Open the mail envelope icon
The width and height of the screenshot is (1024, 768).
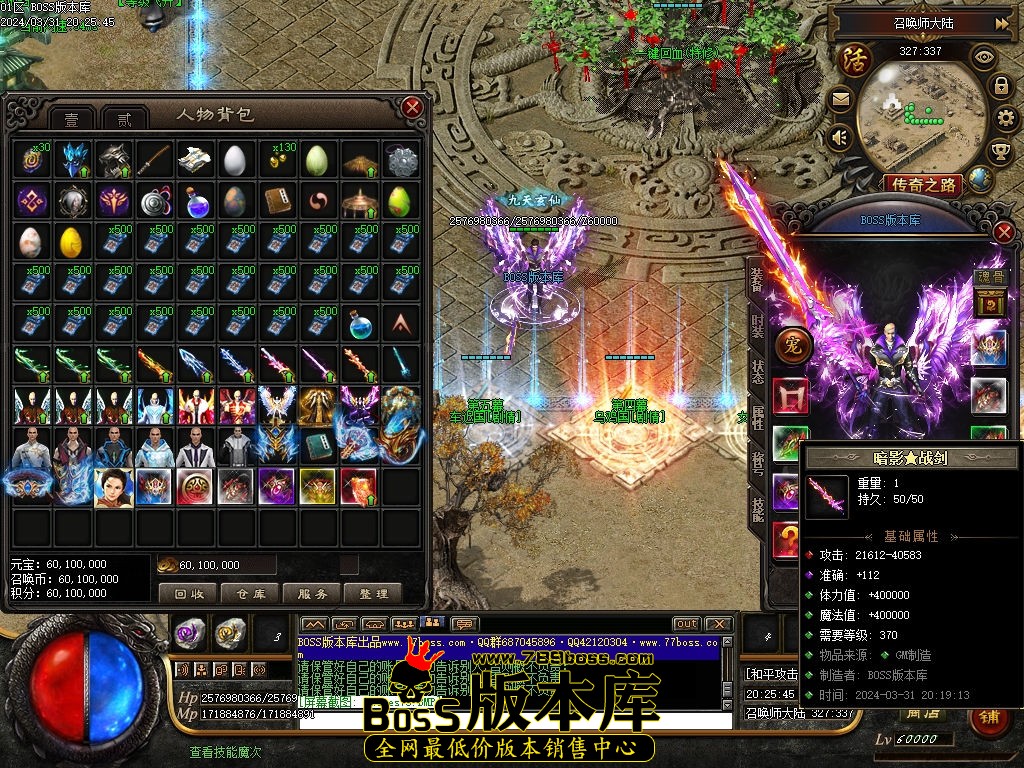839,99
